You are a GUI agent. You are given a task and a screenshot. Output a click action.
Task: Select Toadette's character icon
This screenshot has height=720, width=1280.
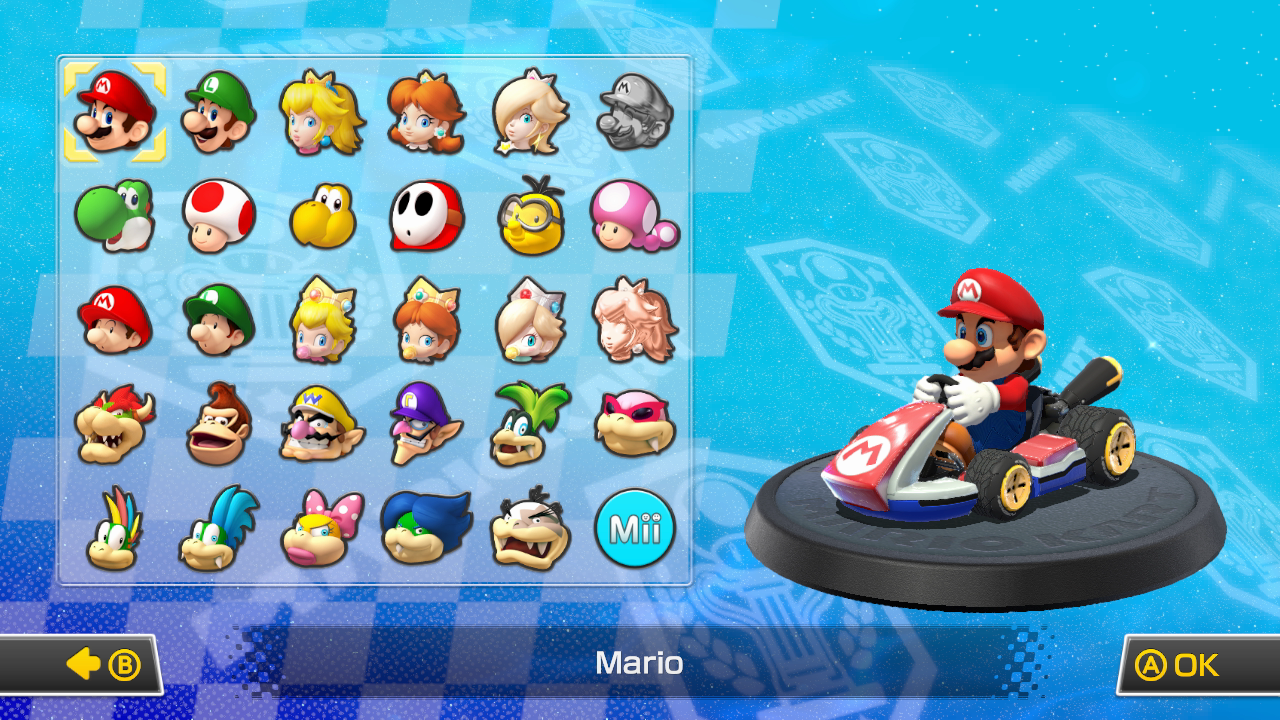point(635,215)
